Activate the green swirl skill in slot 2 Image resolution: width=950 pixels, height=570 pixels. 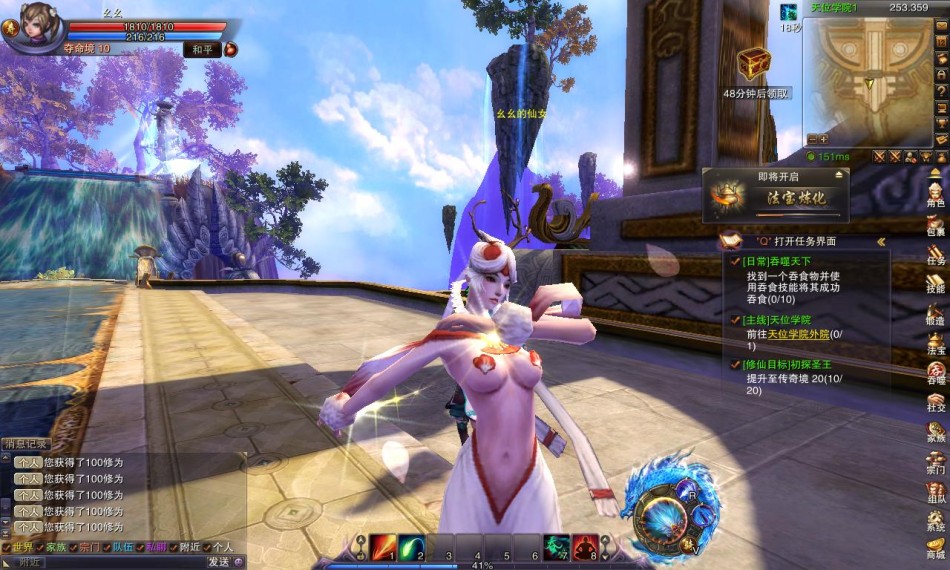tap(412, 546)
